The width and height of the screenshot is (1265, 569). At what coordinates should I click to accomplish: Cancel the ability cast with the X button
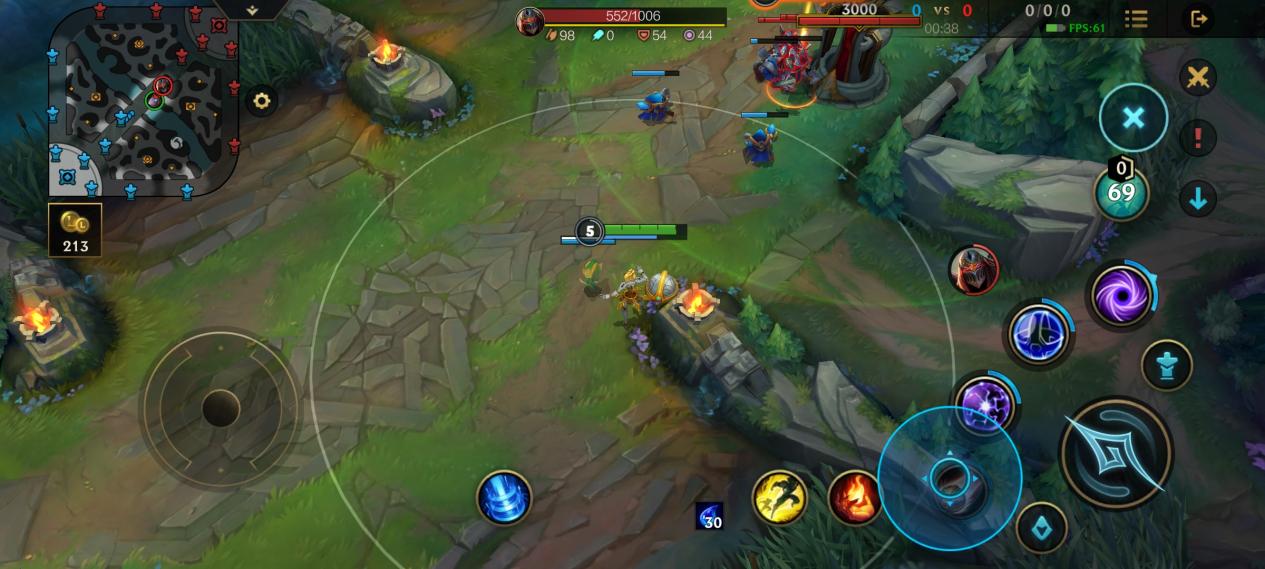1133,118
